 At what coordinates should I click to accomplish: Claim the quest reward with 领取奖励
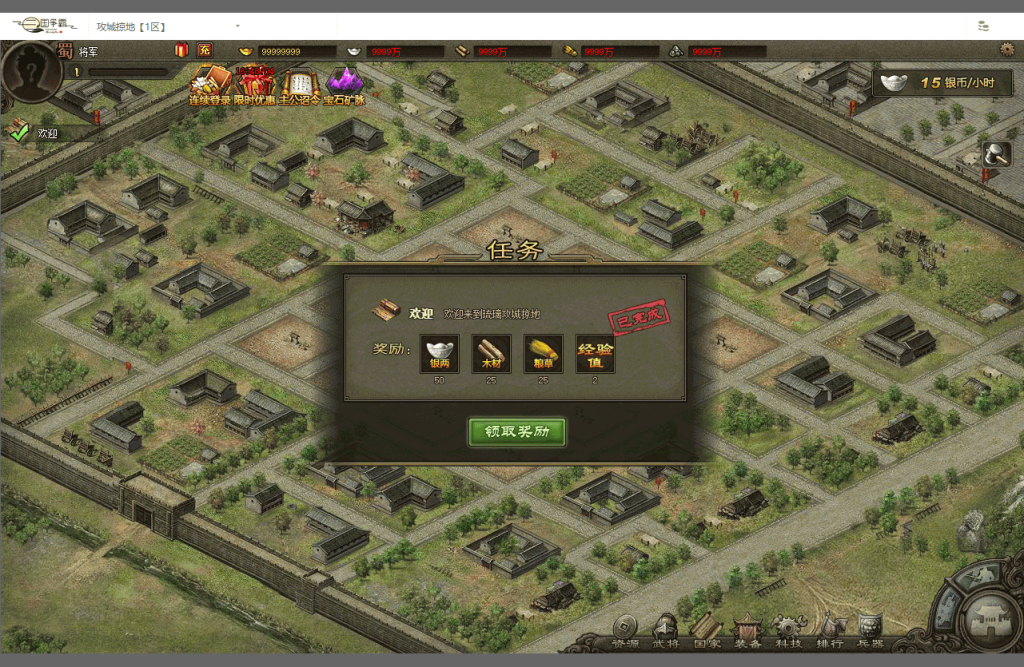(517, 432)
